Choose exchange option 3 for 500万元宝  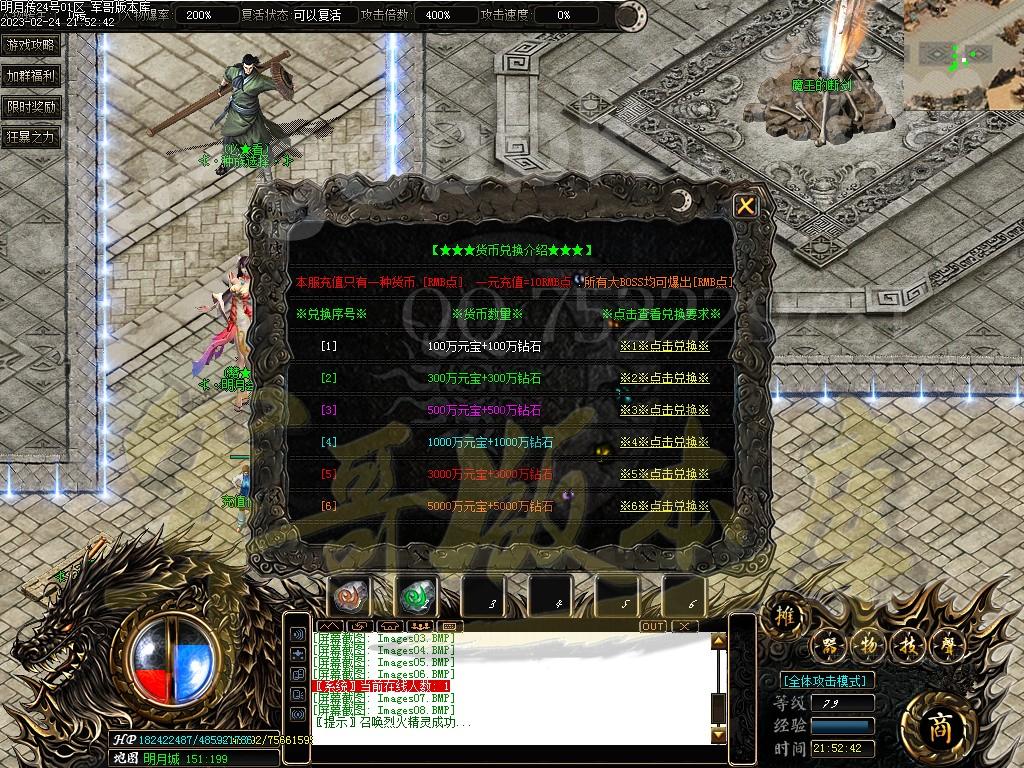(x=664, y=410)
